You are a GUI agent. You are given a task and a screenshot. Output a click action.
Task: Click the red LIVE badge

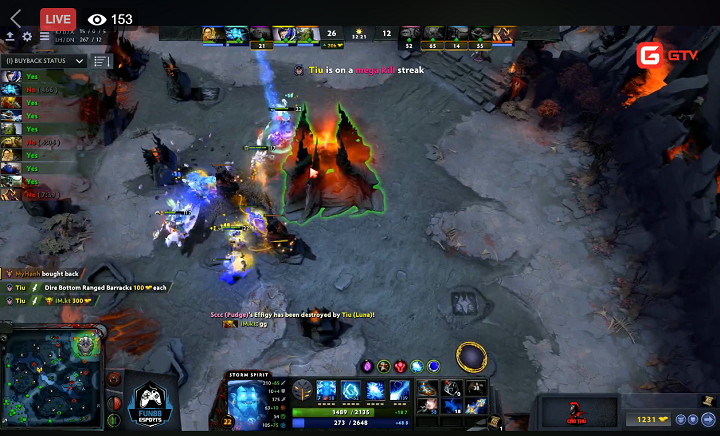coord(58,18)
